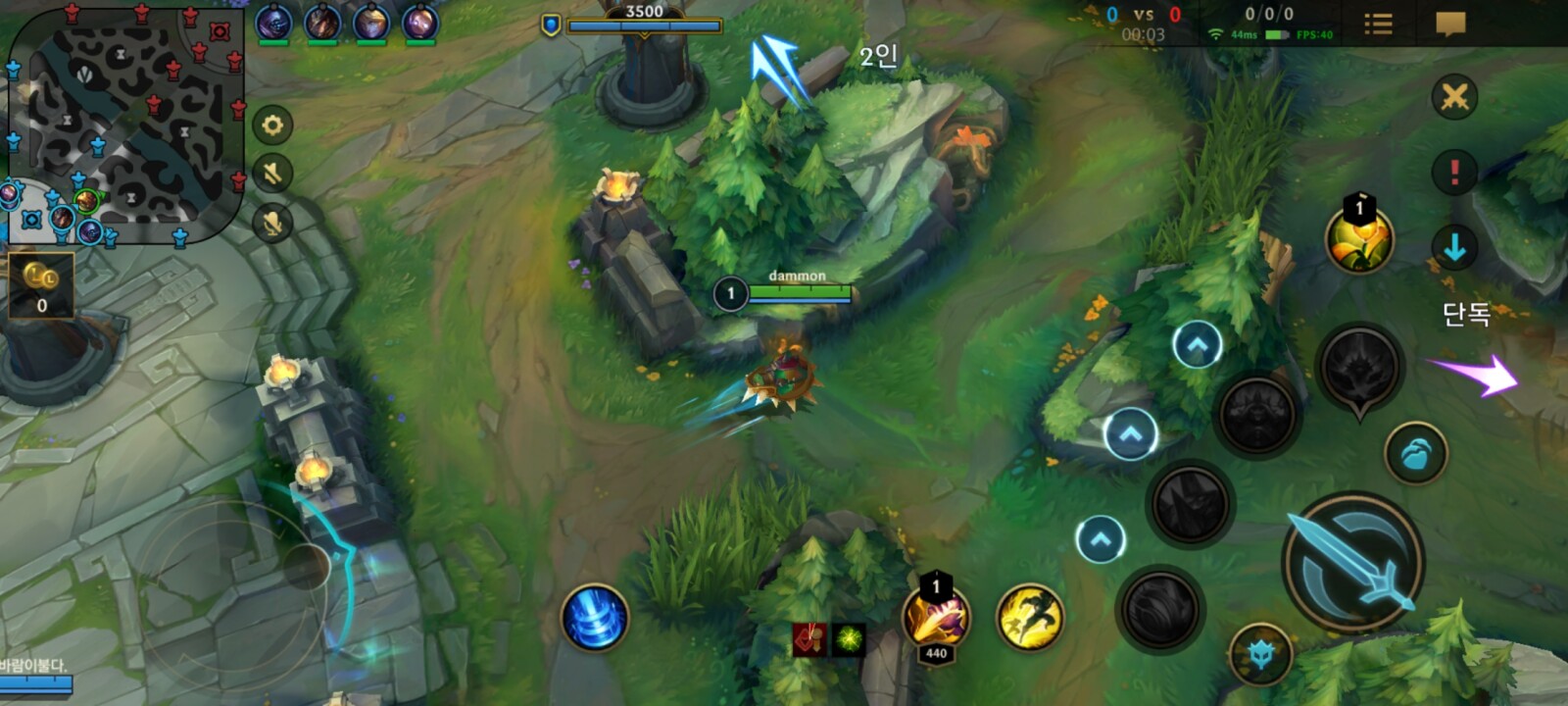Buy the suggested item costing 440

936,618
